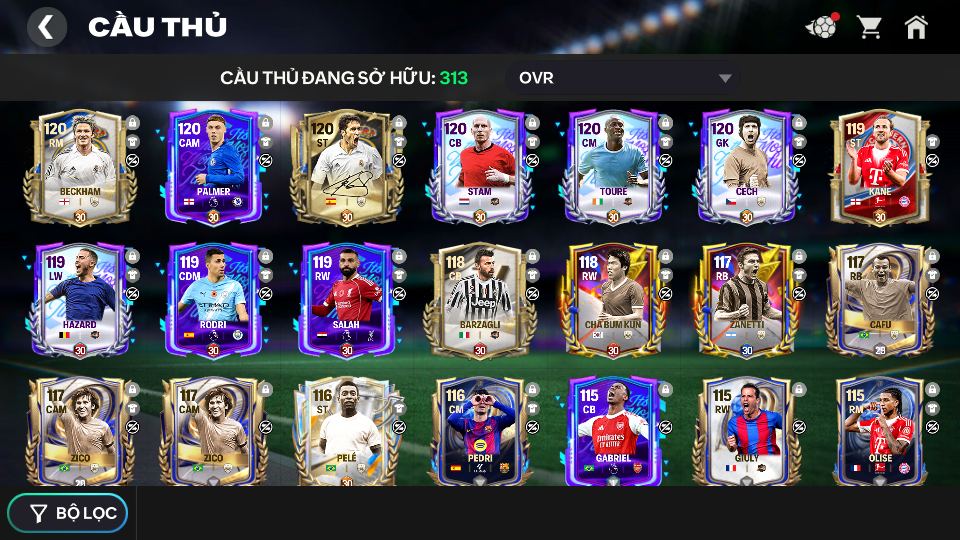This screenshot has width=960, height=540.
Task: Select the Hazard 119 LW card
Action: pos(79,299)
